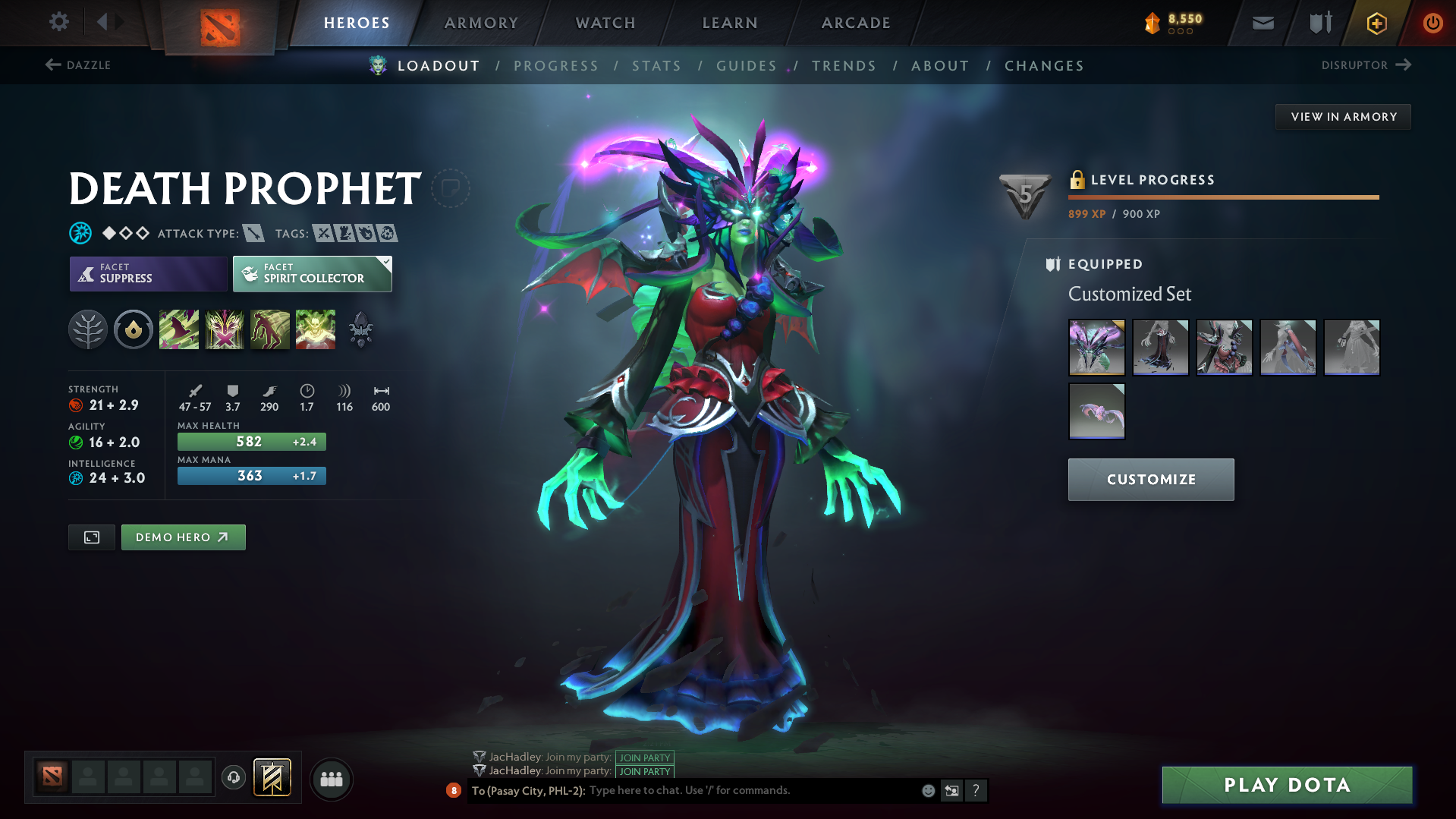Expand the Spirit Collector facet dropdown arrow
Viewport: 1456px width, 819px height.
[387, 262]
